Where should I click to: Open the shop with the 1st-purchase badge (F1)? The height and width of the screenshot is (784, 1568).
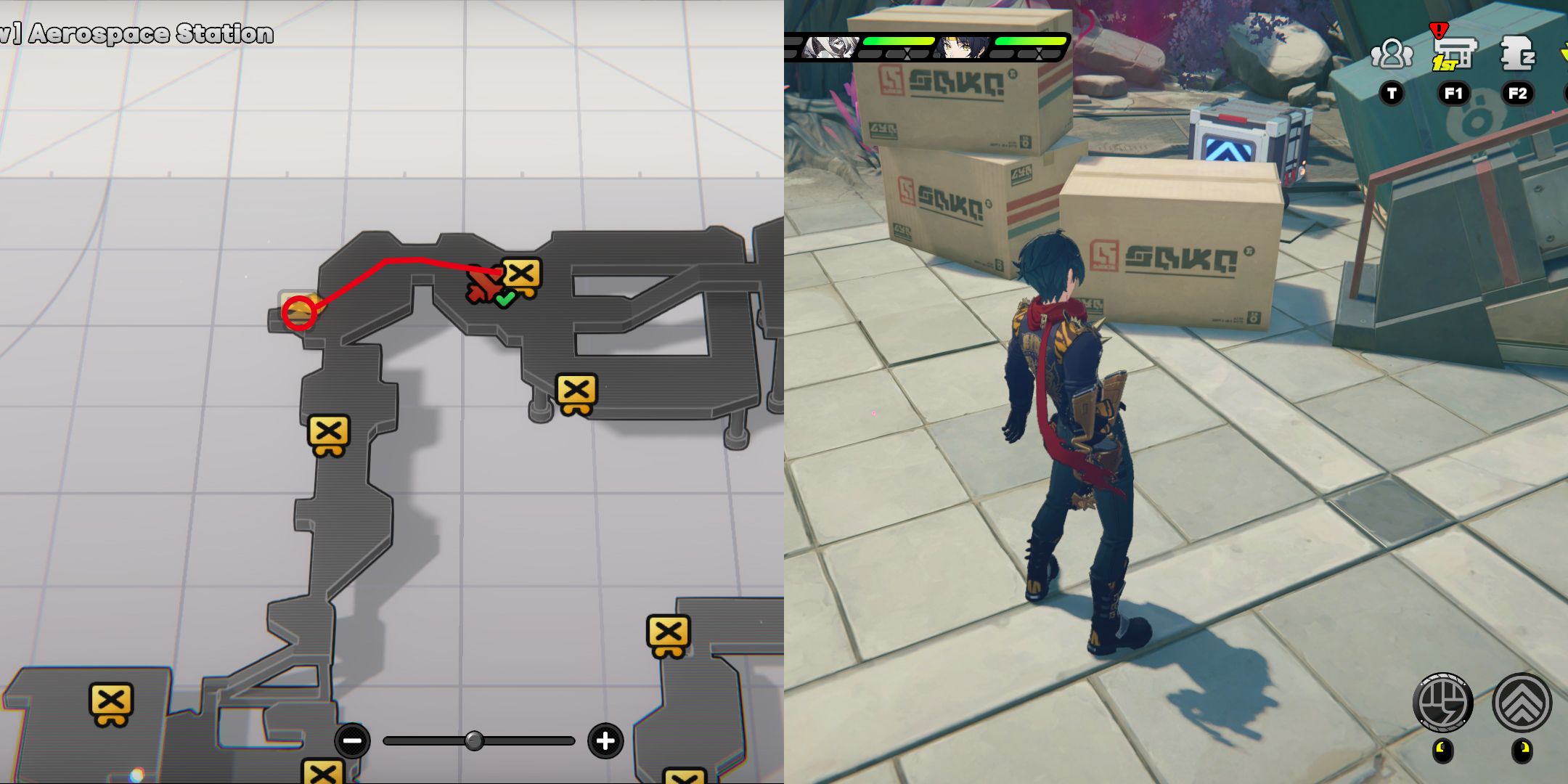tap(1454, 54)
